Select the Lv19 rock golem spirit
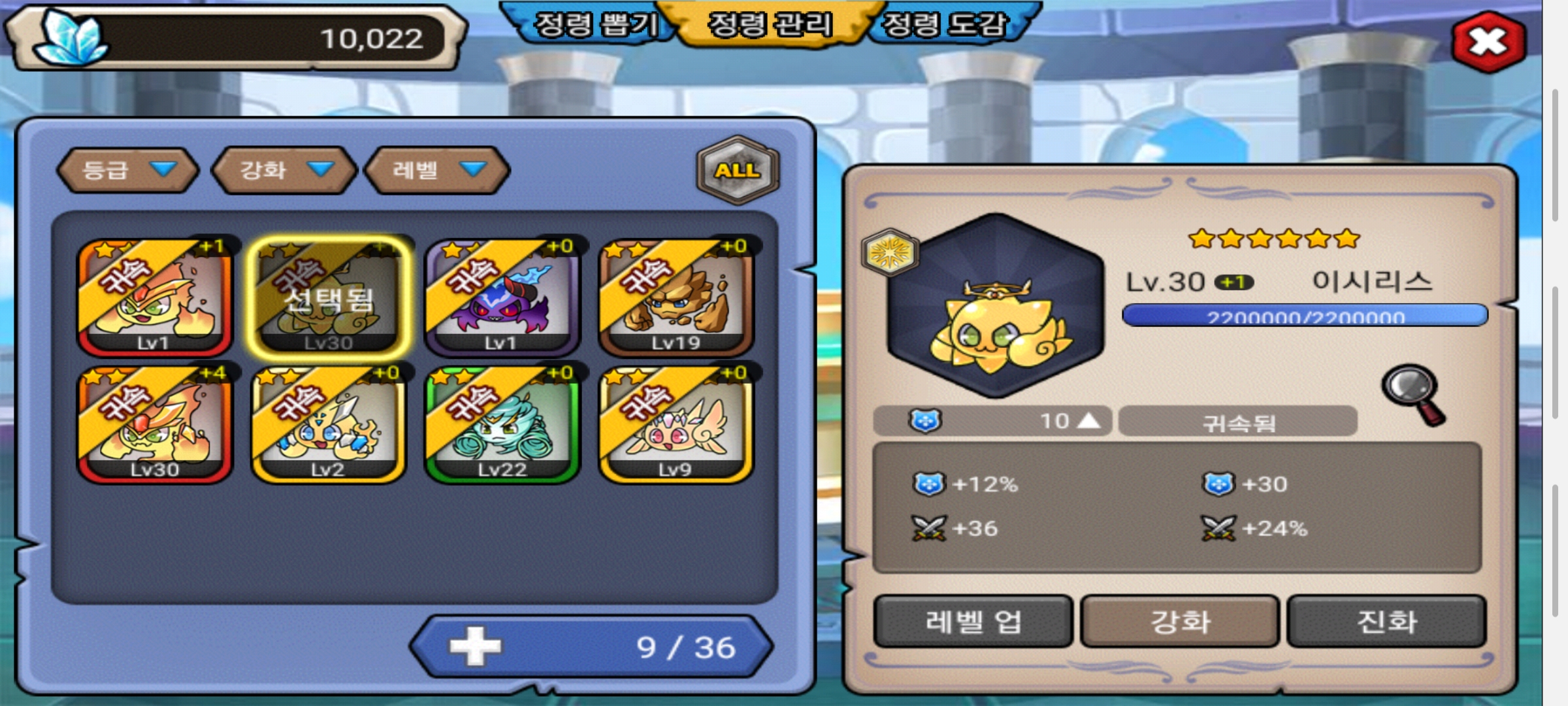Image resolution: width=1568 pixels, height=706 pixels. coord(676,297)
